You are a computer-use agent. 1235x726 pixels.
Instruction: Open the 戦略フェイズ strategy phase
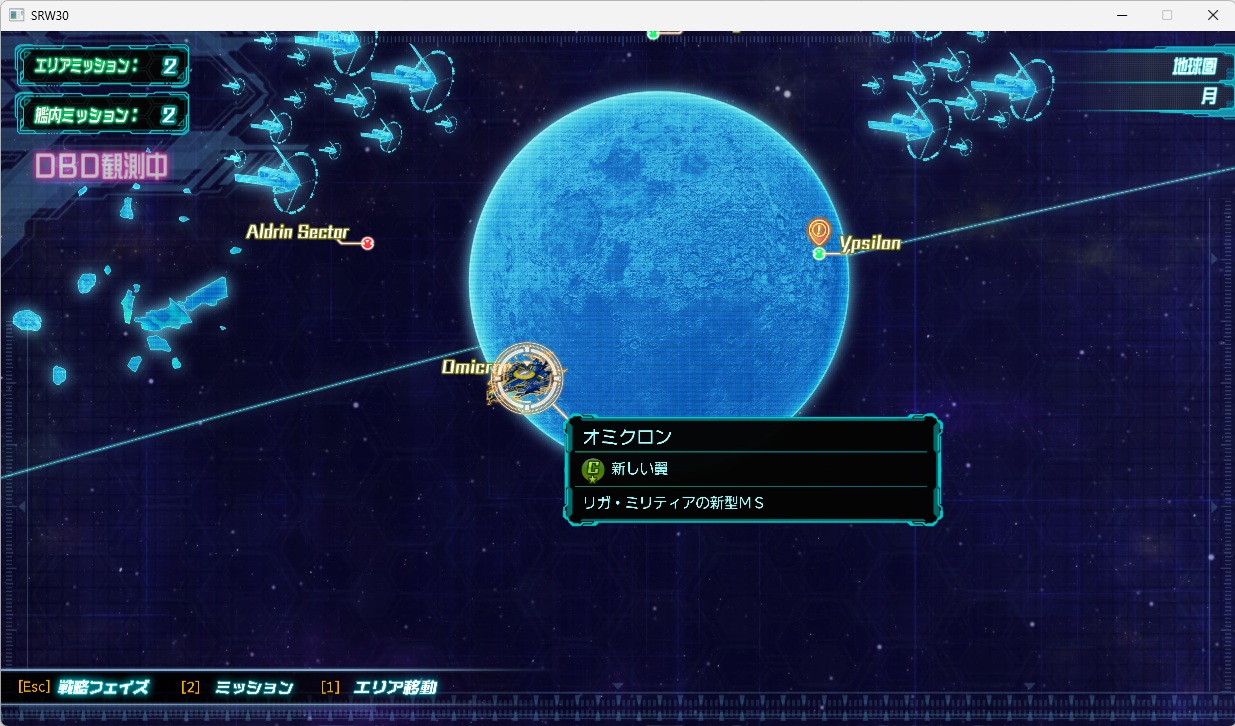click(103, 688)
